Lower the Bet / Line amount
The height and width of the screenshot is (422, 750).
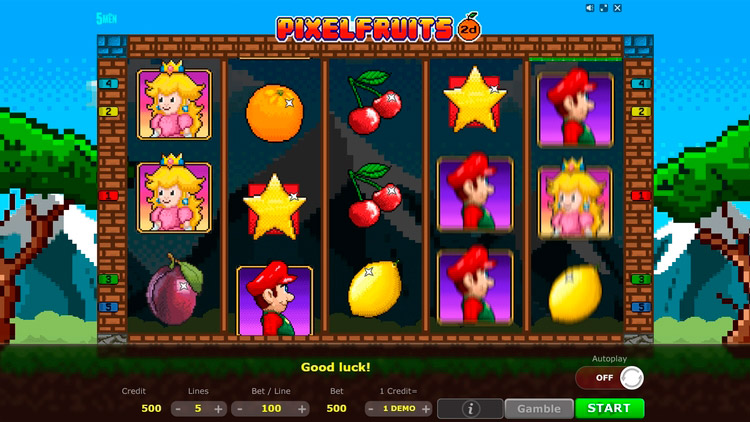239,409
